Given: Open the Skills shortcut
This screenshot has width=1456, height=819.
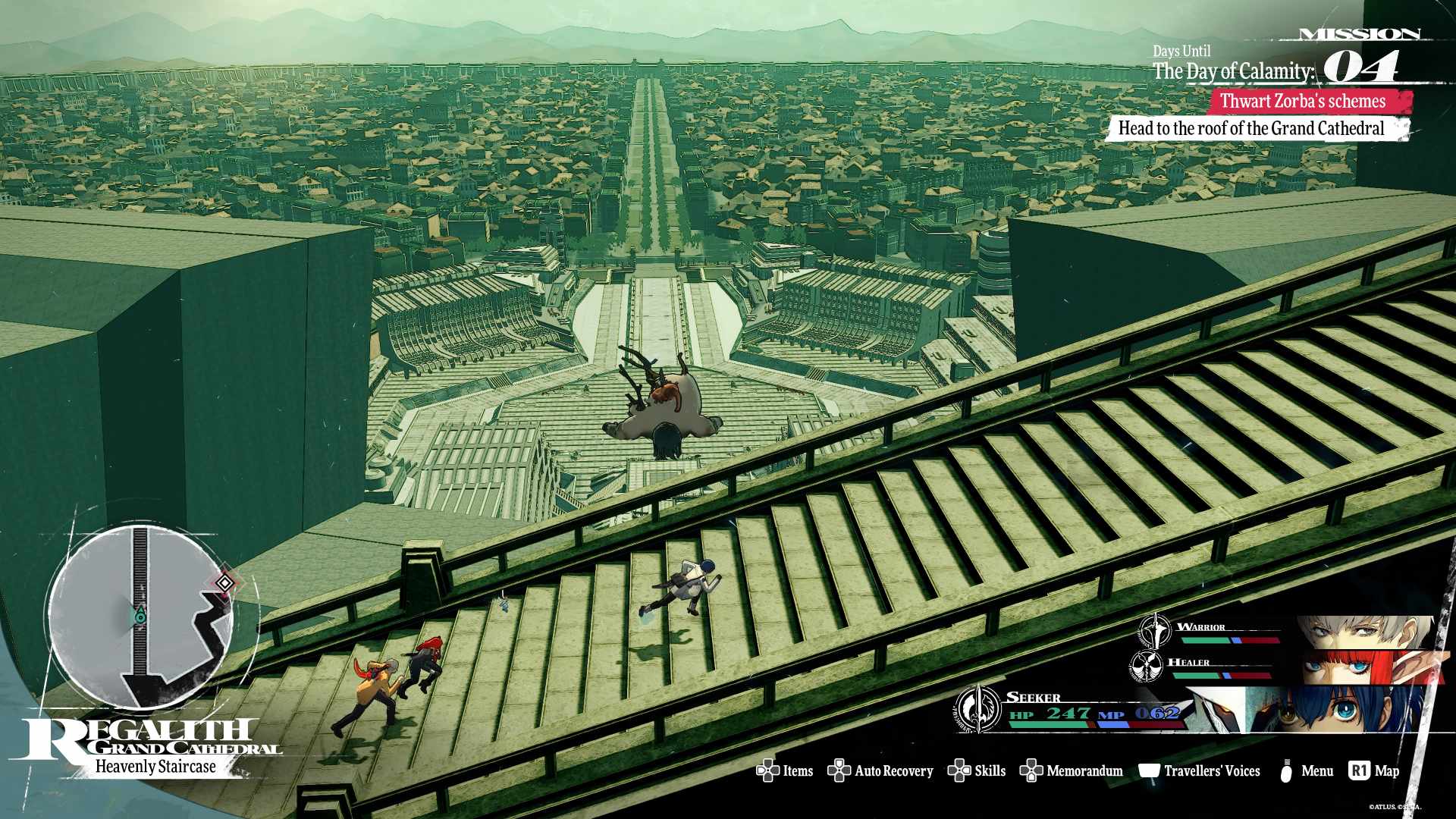Looking at the screenshot, I should [x=977, y=771].
